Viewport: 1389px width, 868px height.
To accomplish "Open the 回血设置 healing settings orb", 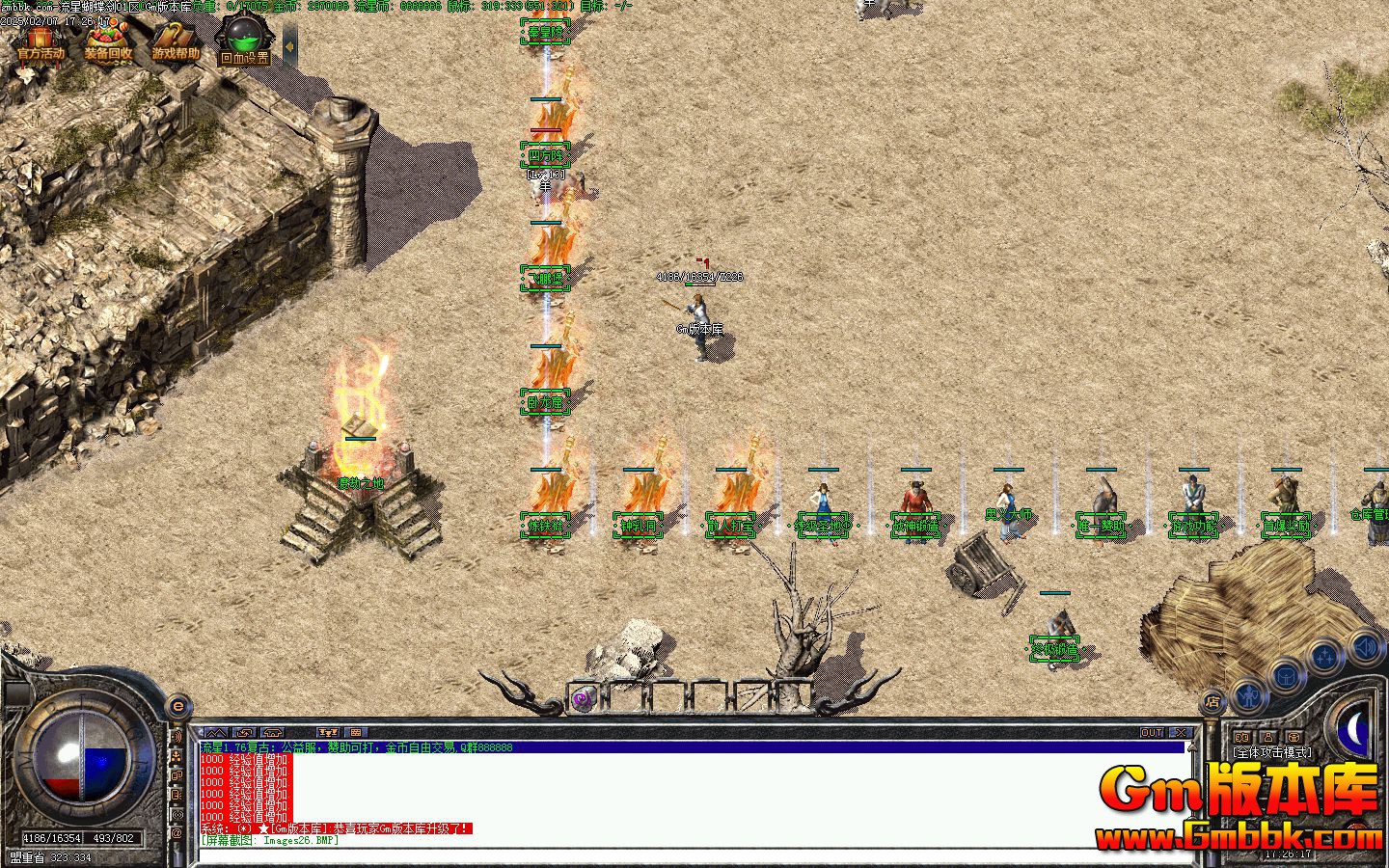I will pos(243,42).
